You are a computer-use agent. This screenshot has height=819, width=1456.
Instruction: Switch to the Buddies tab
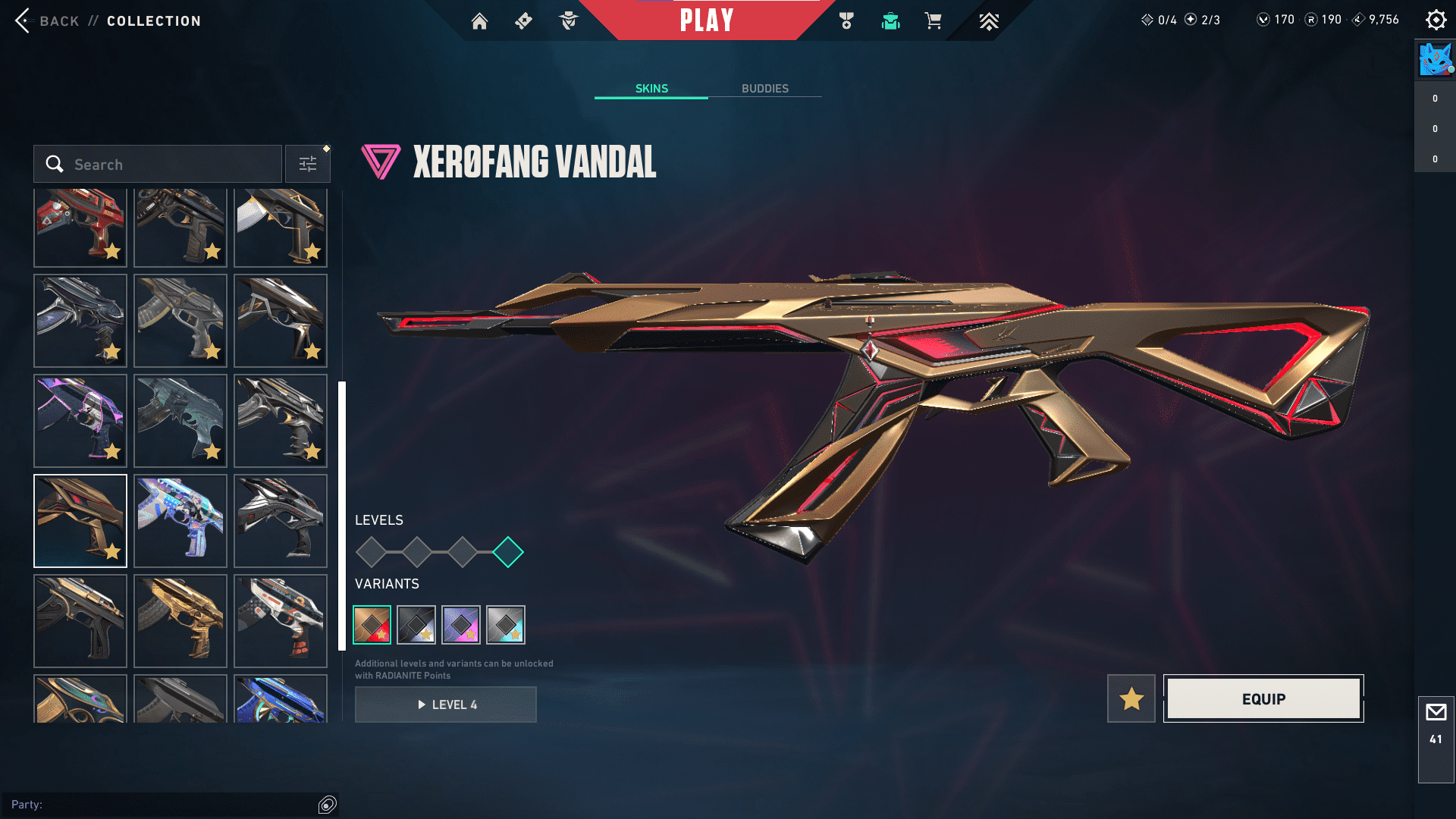pos(764,89)
